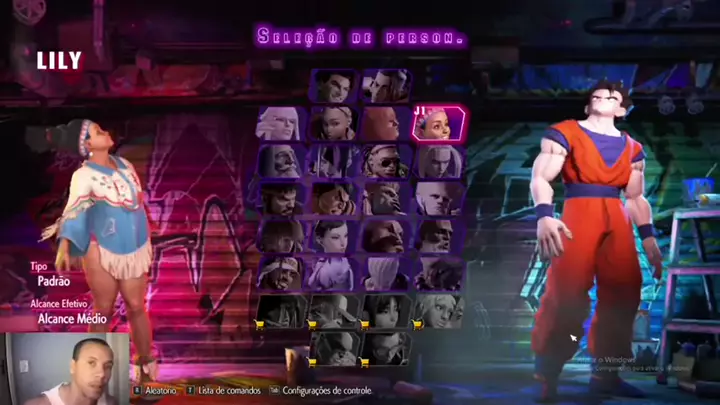This screenshot has height=405, width=720.
Task: Choose Ryu on the character grid
Action: pos(281,198)
